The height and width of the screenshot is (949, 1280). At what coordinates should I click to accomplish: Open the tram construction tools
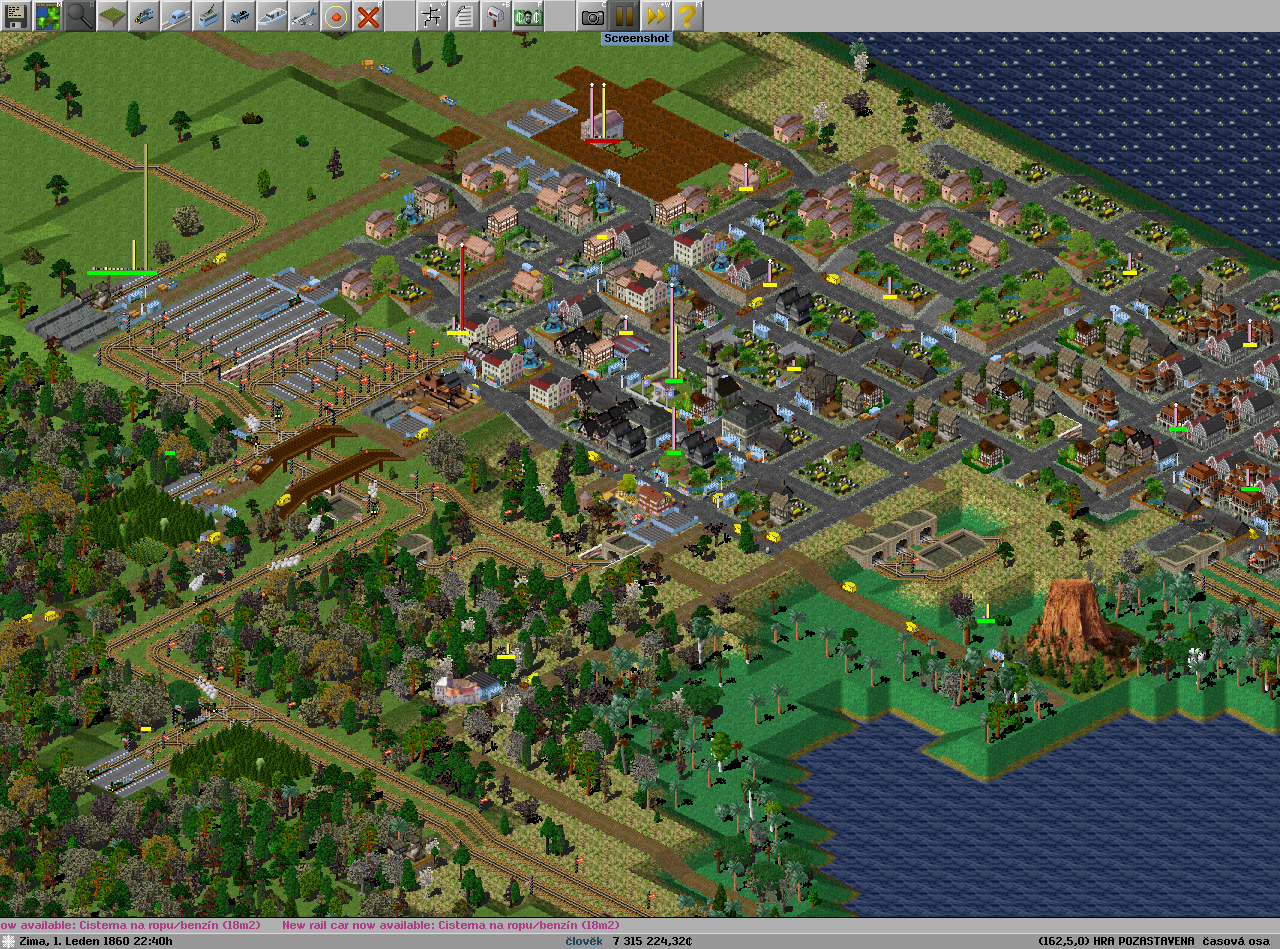208,16
